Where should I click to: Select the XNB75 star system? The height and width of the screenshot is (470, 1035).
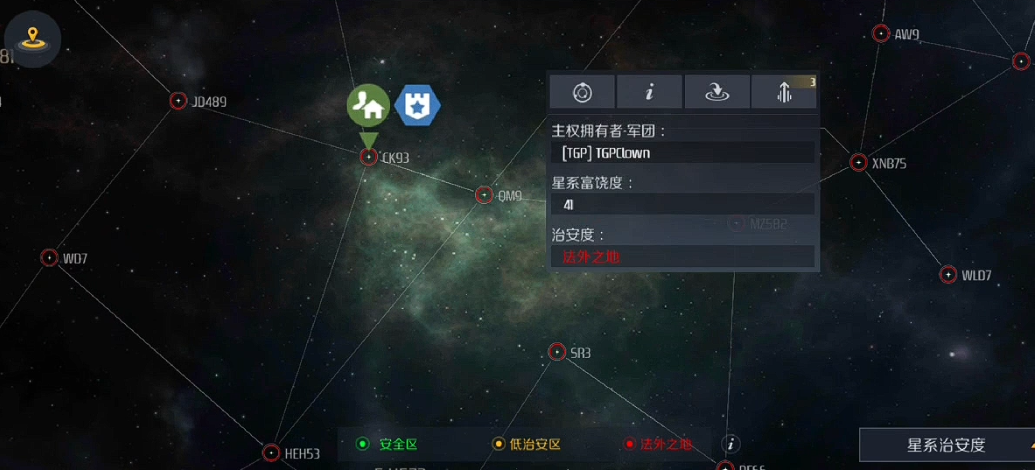(858, 162)
